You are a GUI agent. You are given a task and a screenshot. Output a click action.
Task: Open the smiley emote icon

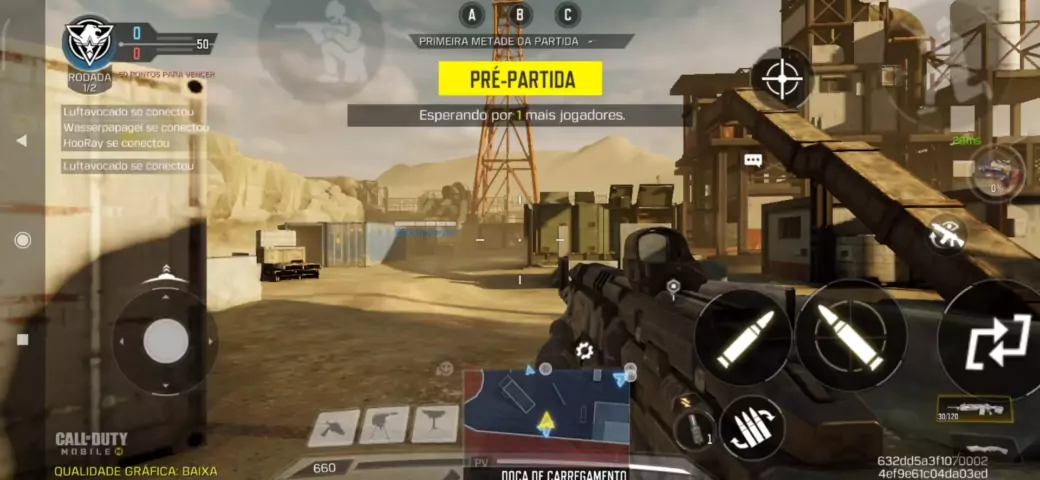pos(445,370)
